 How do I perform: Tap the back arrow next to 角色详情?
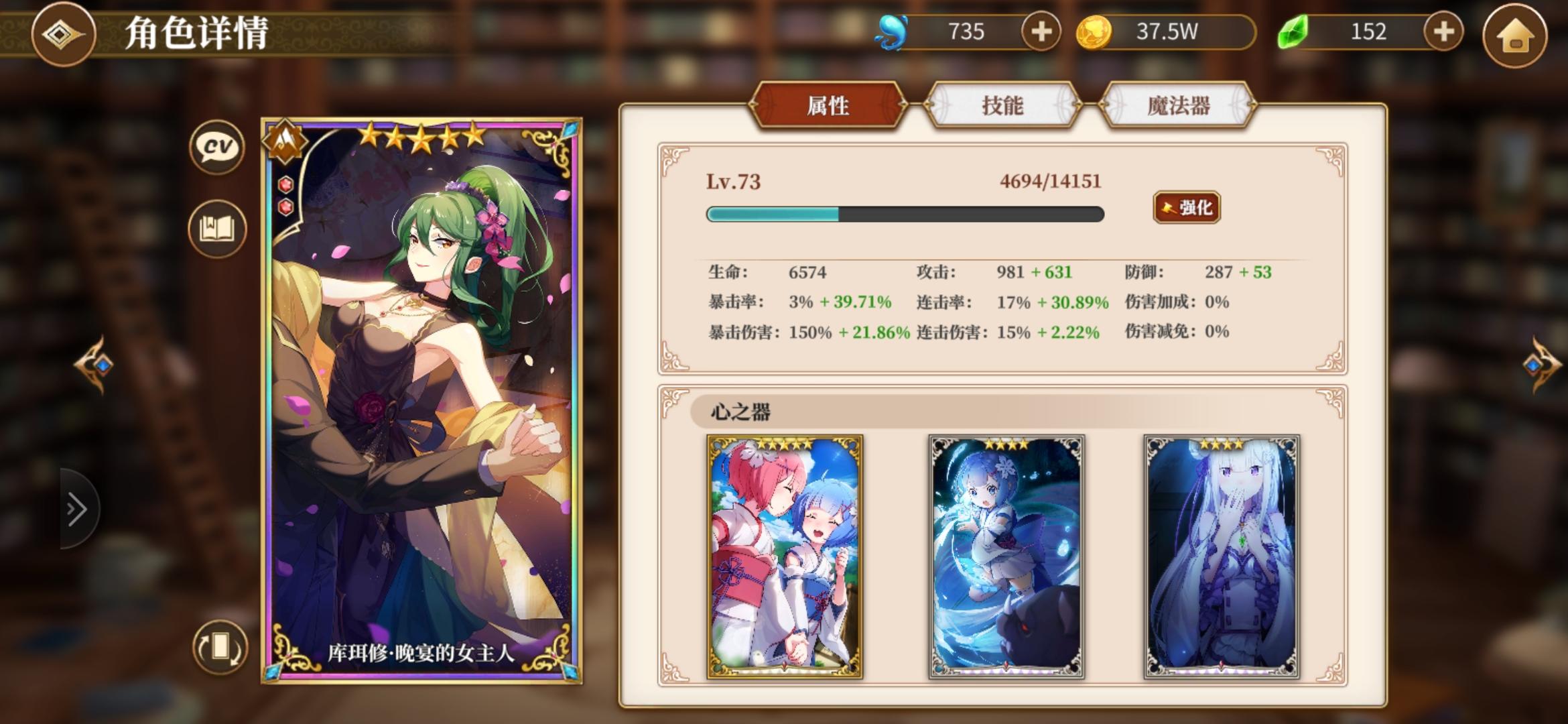click(x=62, y=33)
